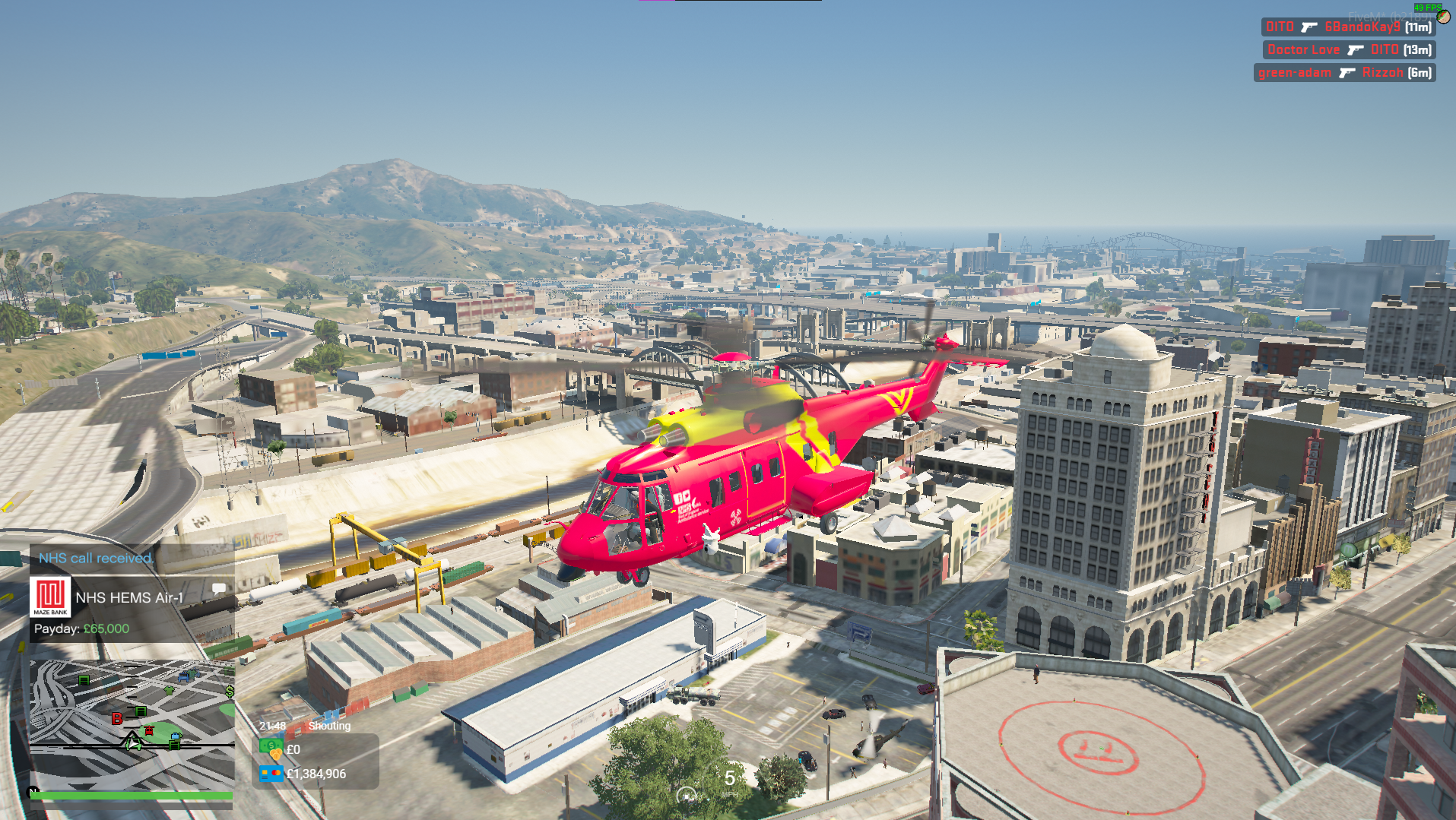Toggle the 49 FPS counter display
Viewport: 1456px width, 820px height.
[x=1428, y=8]
